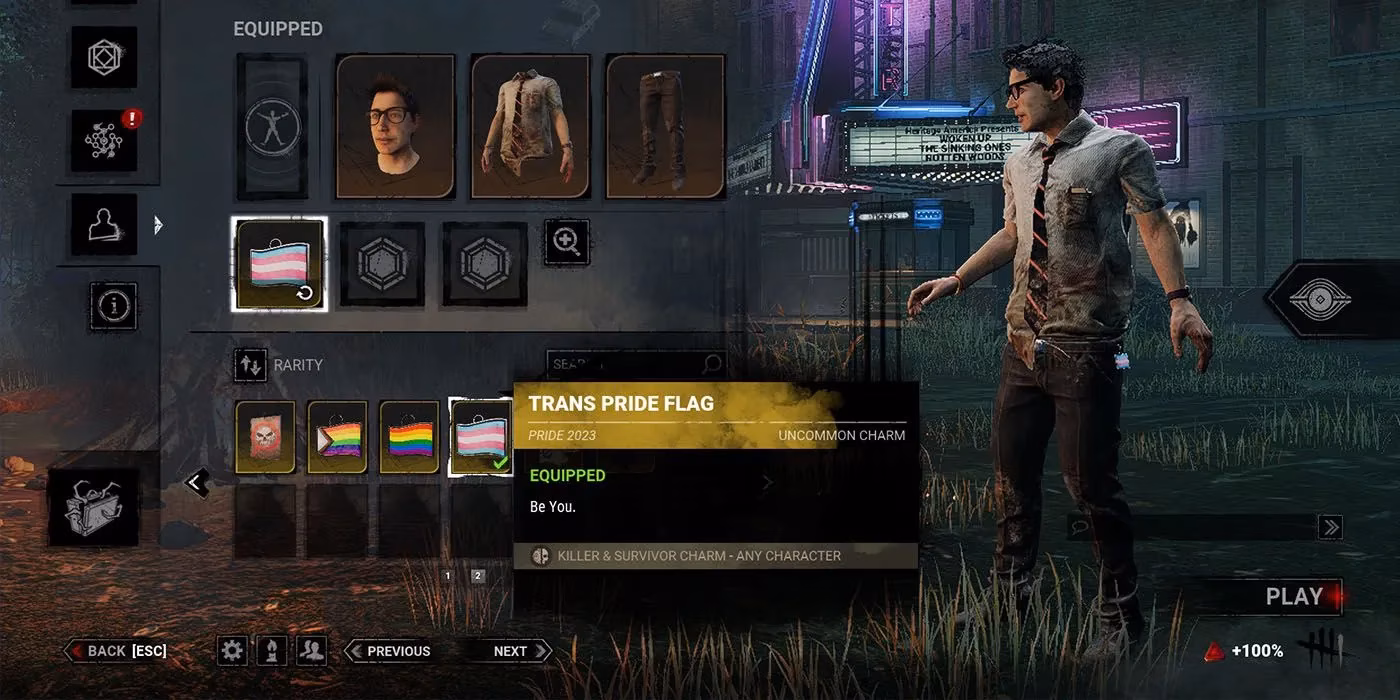1400x700 pixels.
Task: Pick the Progress Pride flag charm
Action: [337, 437]
